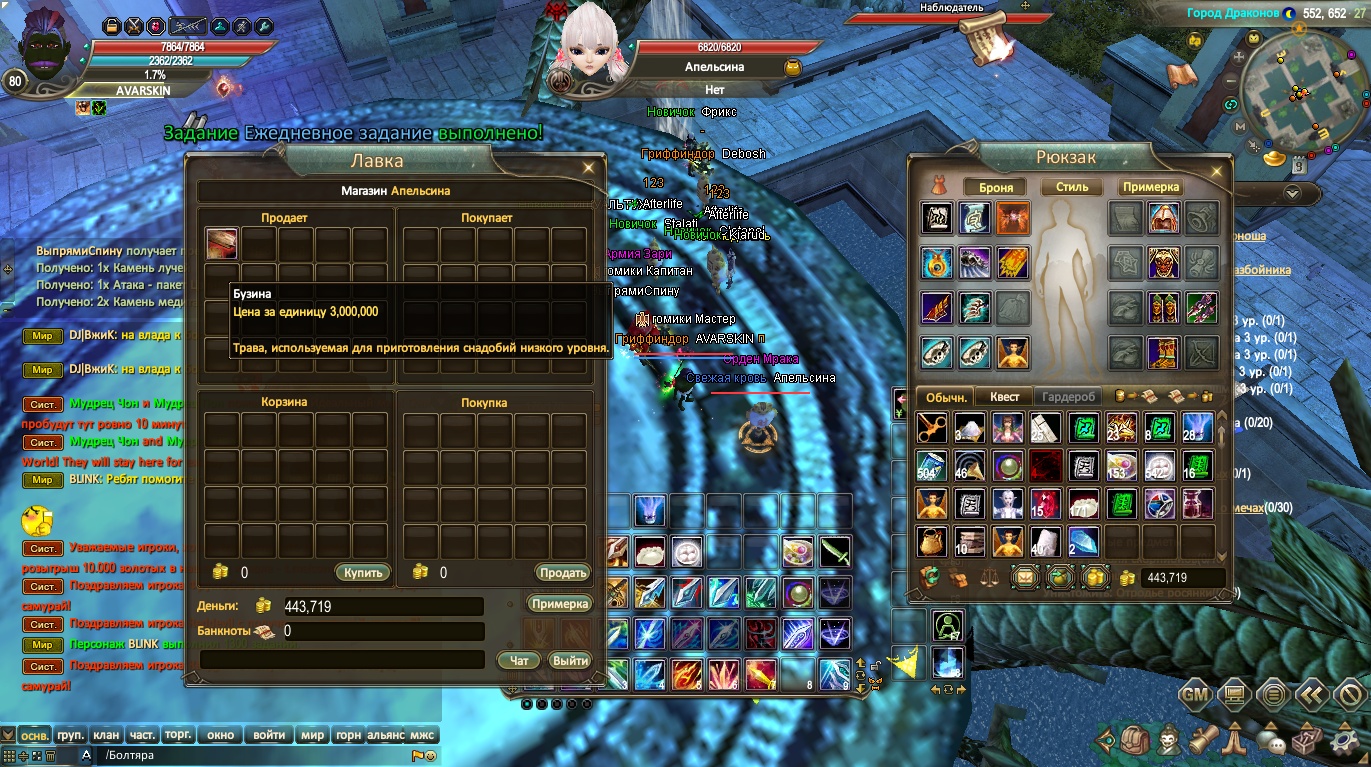Close the Рюкзак backpack window

coord(1217,169)
